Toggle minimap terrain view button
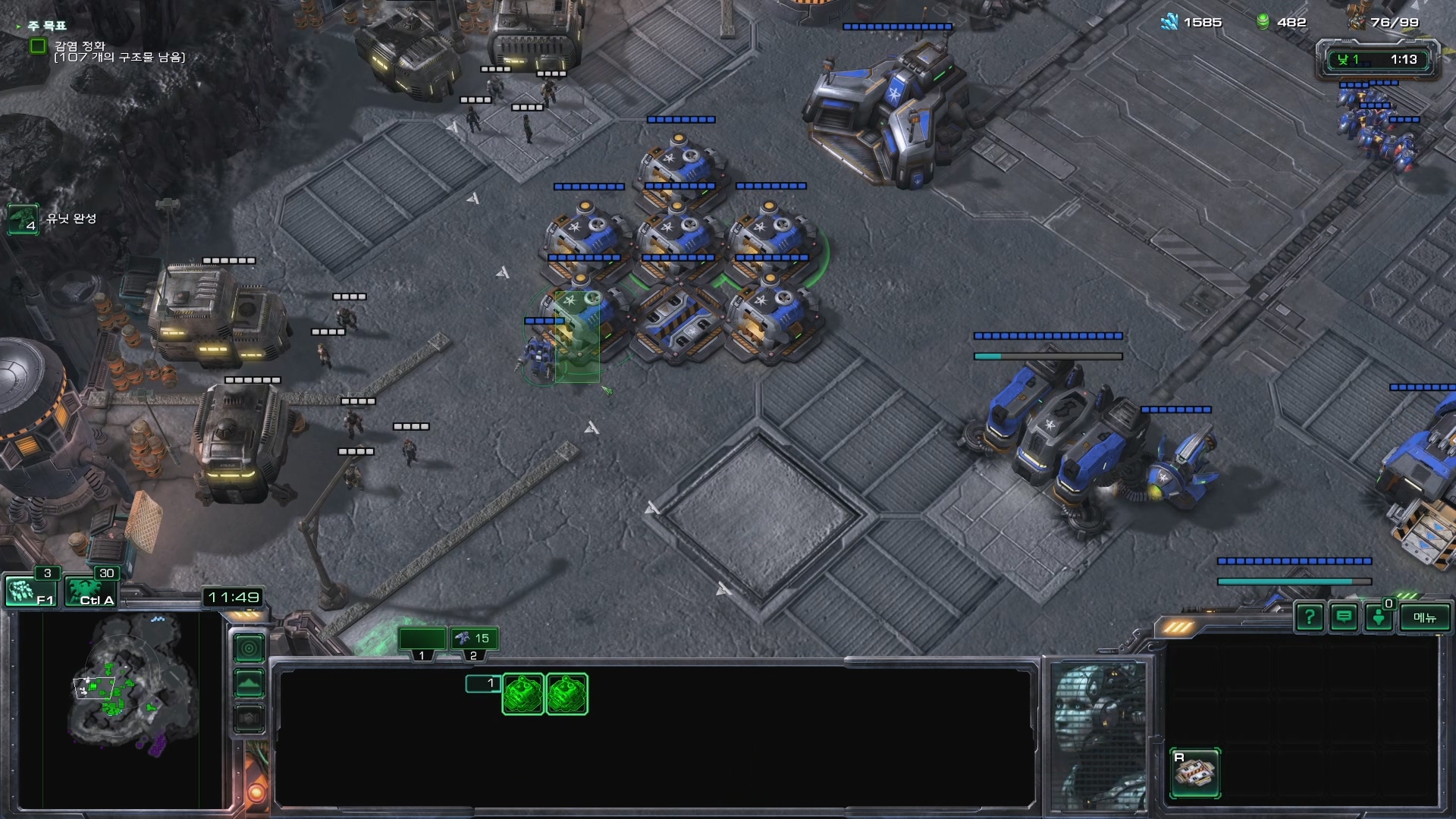The width and height of the screenshot is (1456, 819). tap(249, 684)
